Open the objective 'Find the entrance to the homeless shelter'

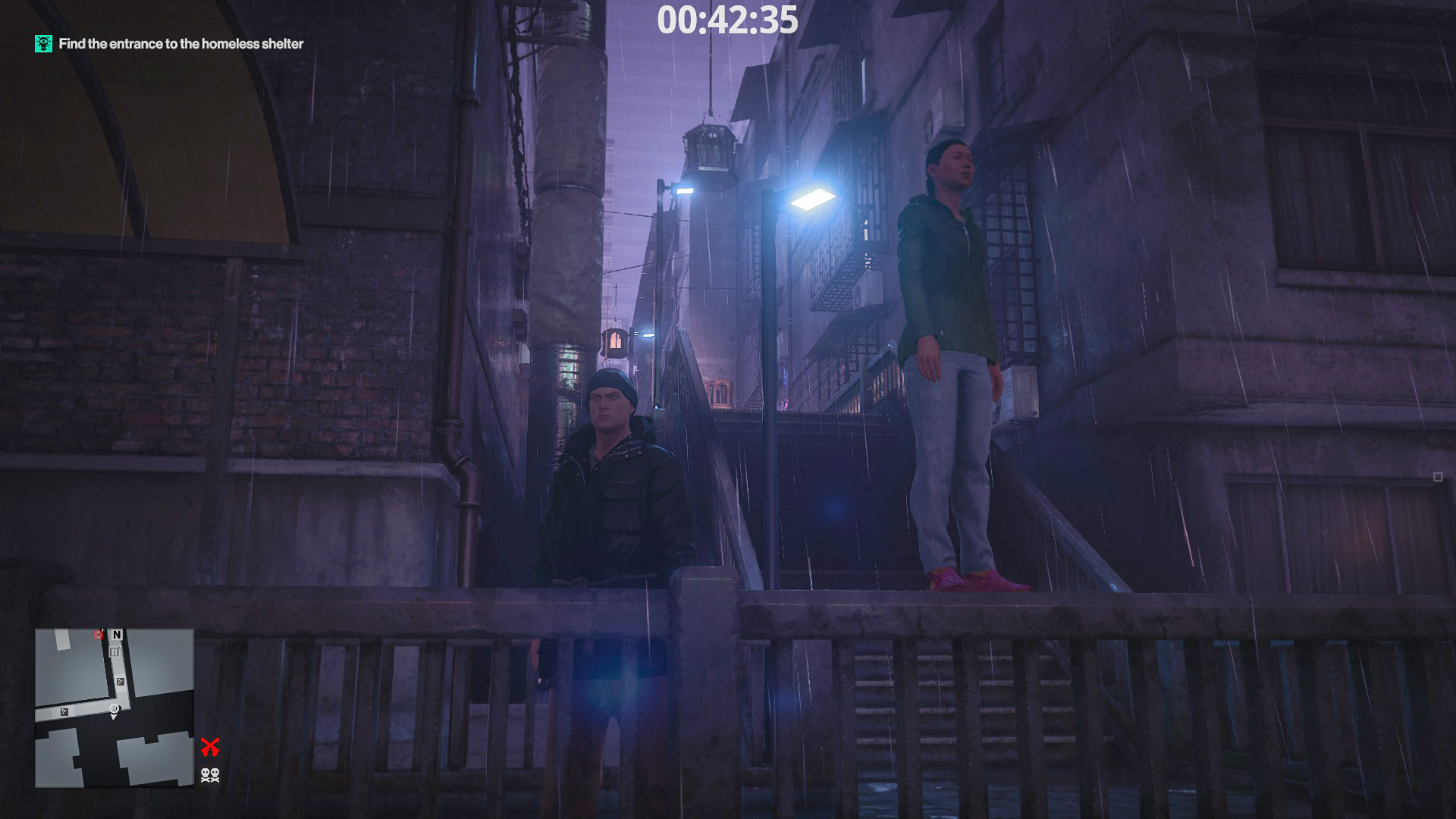point(180,44)
